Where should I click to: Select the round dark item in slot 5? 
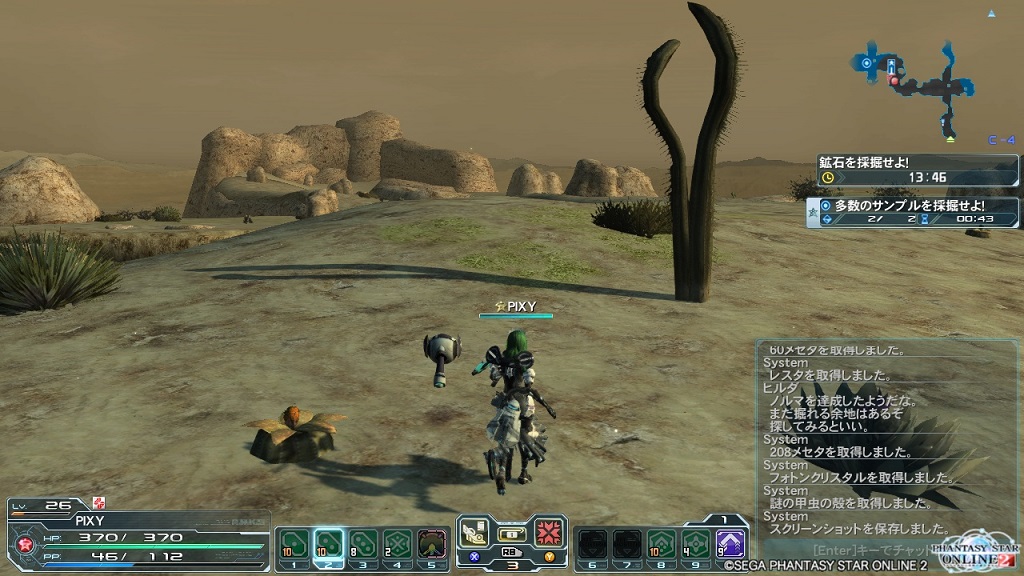click(432, 543)
